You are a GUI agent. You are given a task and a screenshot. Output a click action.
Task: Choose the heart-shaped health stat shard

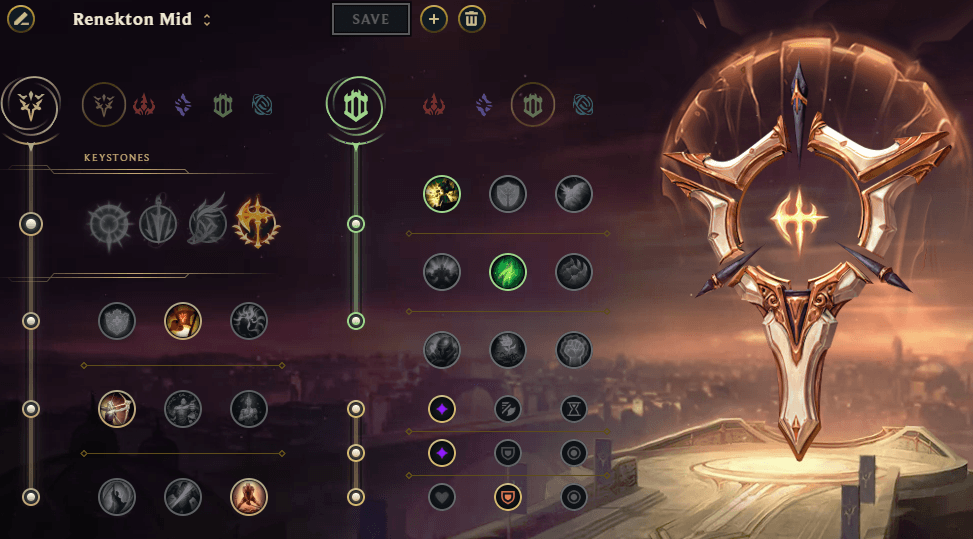pos(442,496)
